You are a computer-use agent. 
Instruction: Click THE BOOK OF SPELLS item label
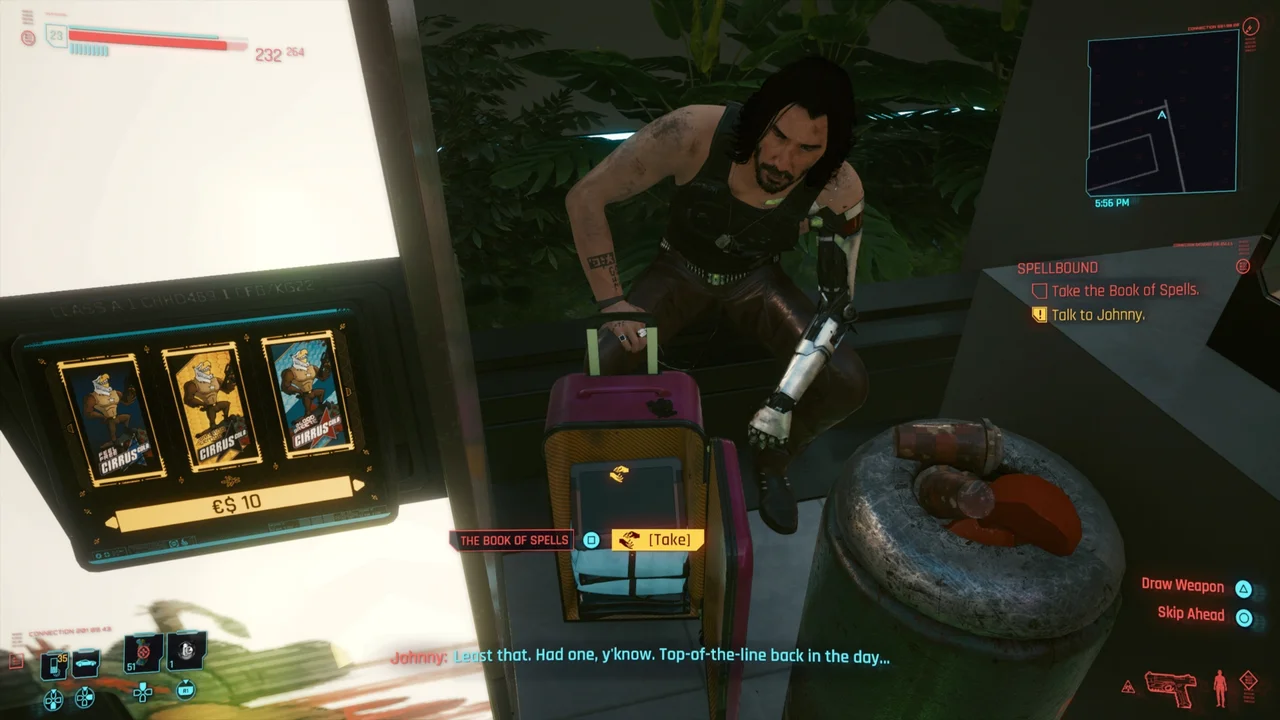(514, 540)
